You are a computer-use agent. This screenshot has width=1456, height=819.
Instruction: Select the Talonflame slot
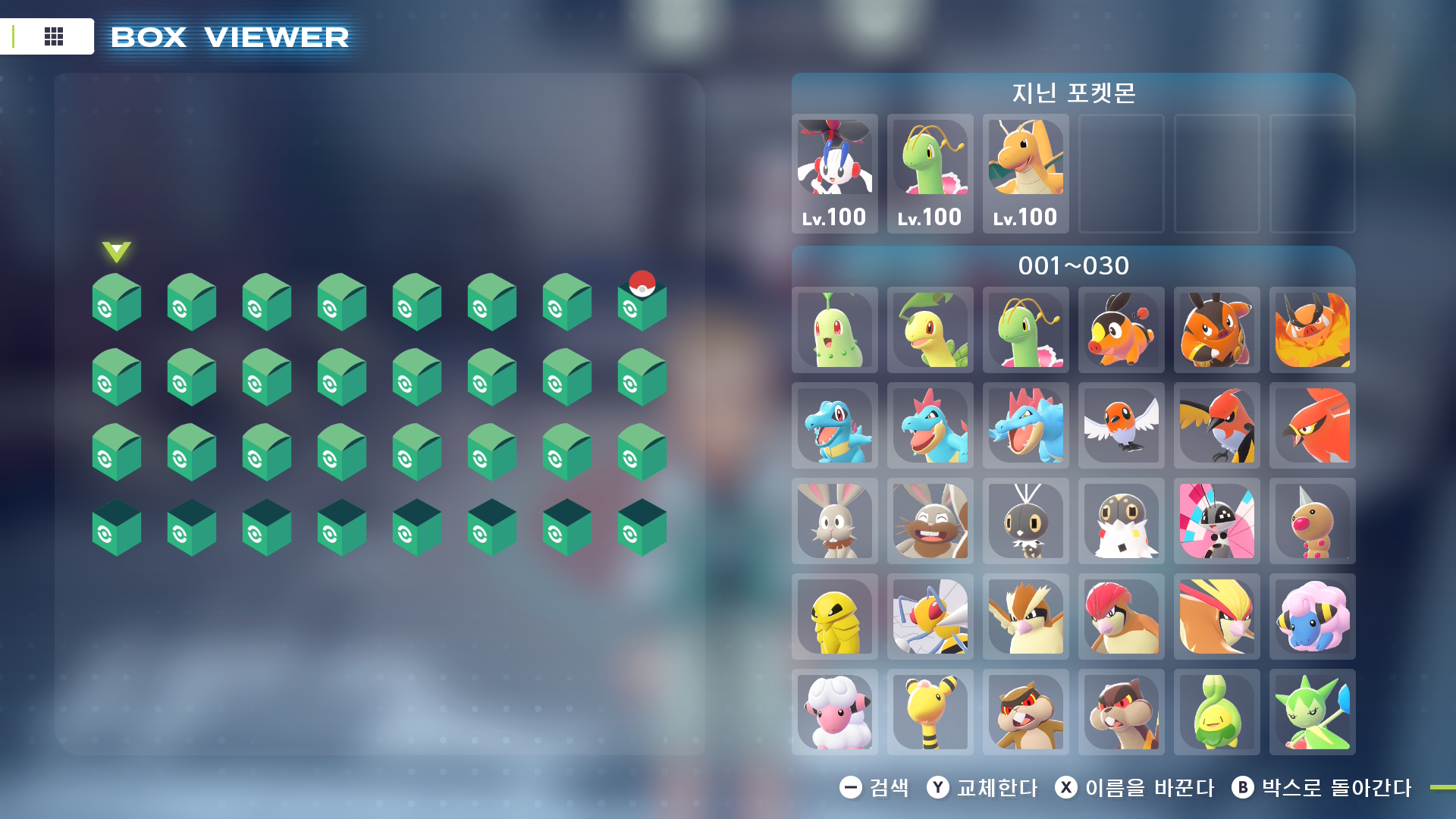click(x=1312, y=425)
